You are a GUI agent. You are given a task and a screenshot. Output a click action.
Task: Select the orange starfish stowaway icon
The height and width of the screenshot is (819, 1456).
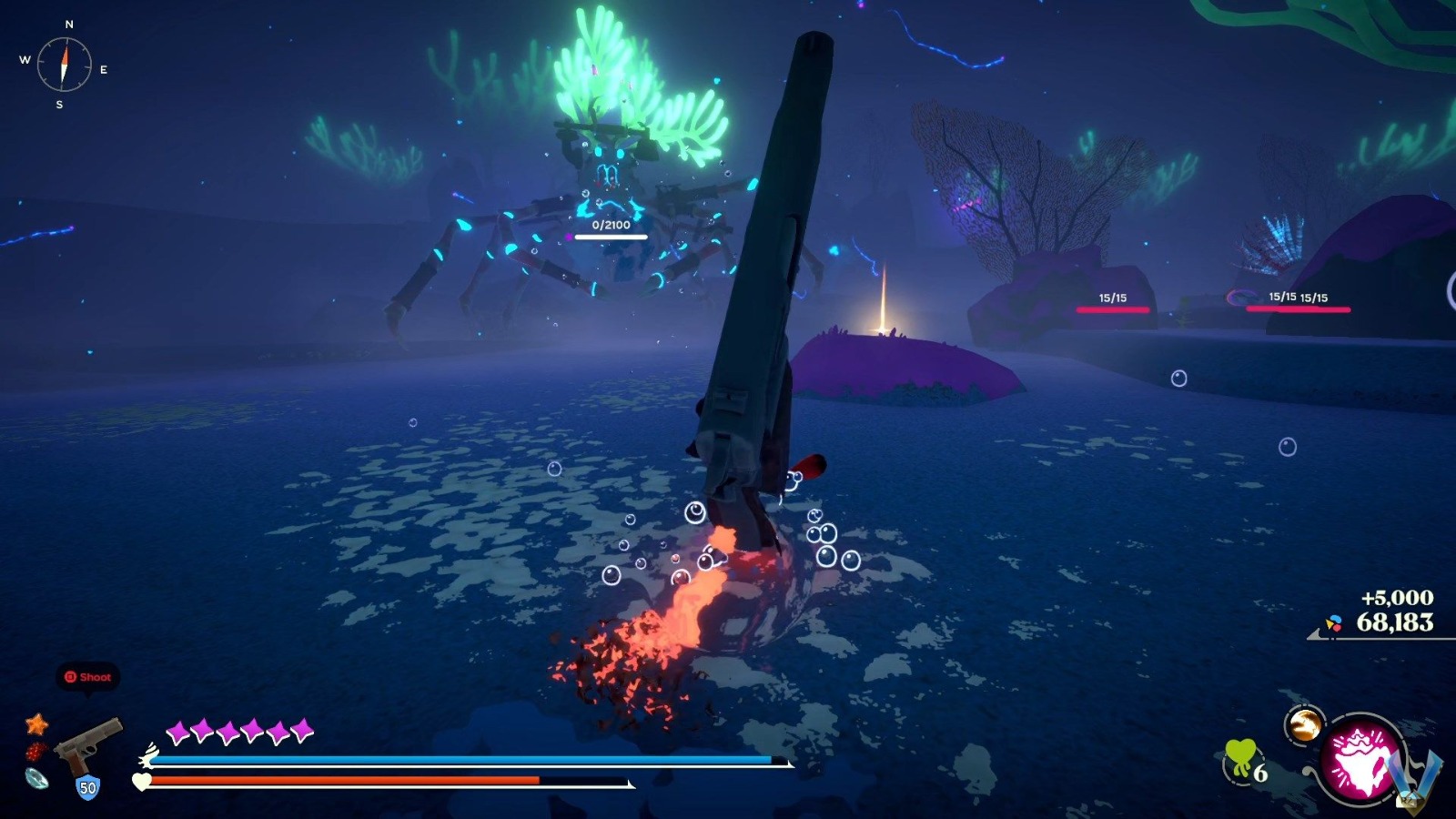pos(36,723)
